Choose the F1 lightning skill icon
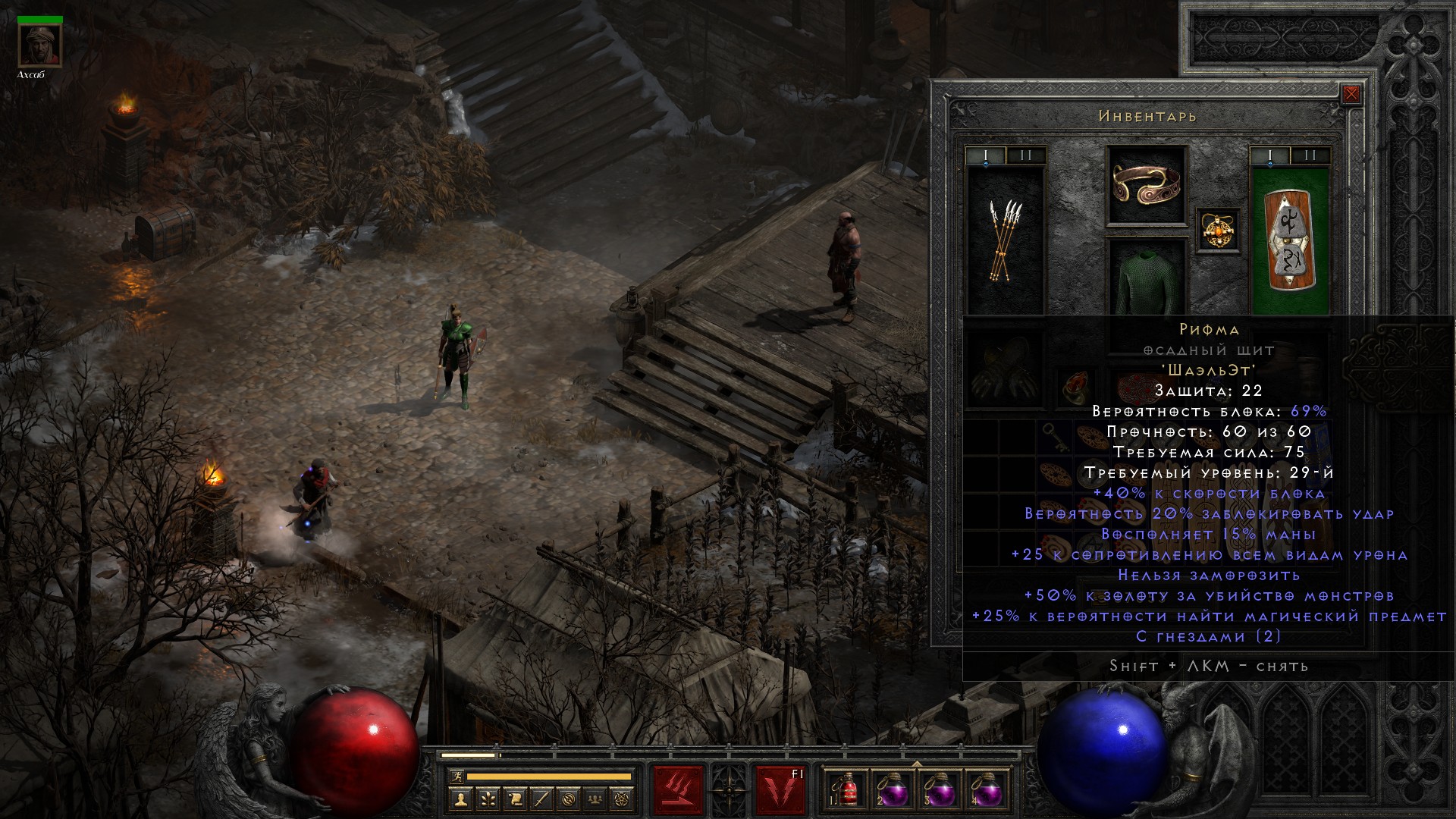This screenshot has height=819, width=1456. (x=780, y=789)
